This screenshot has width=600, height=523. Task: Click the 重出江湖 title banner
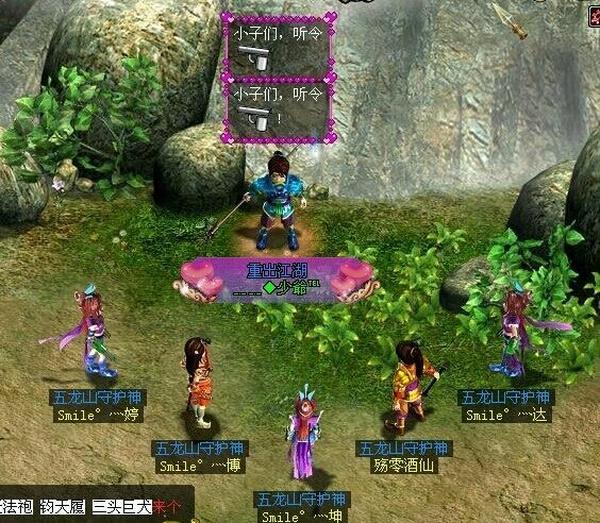275,270
